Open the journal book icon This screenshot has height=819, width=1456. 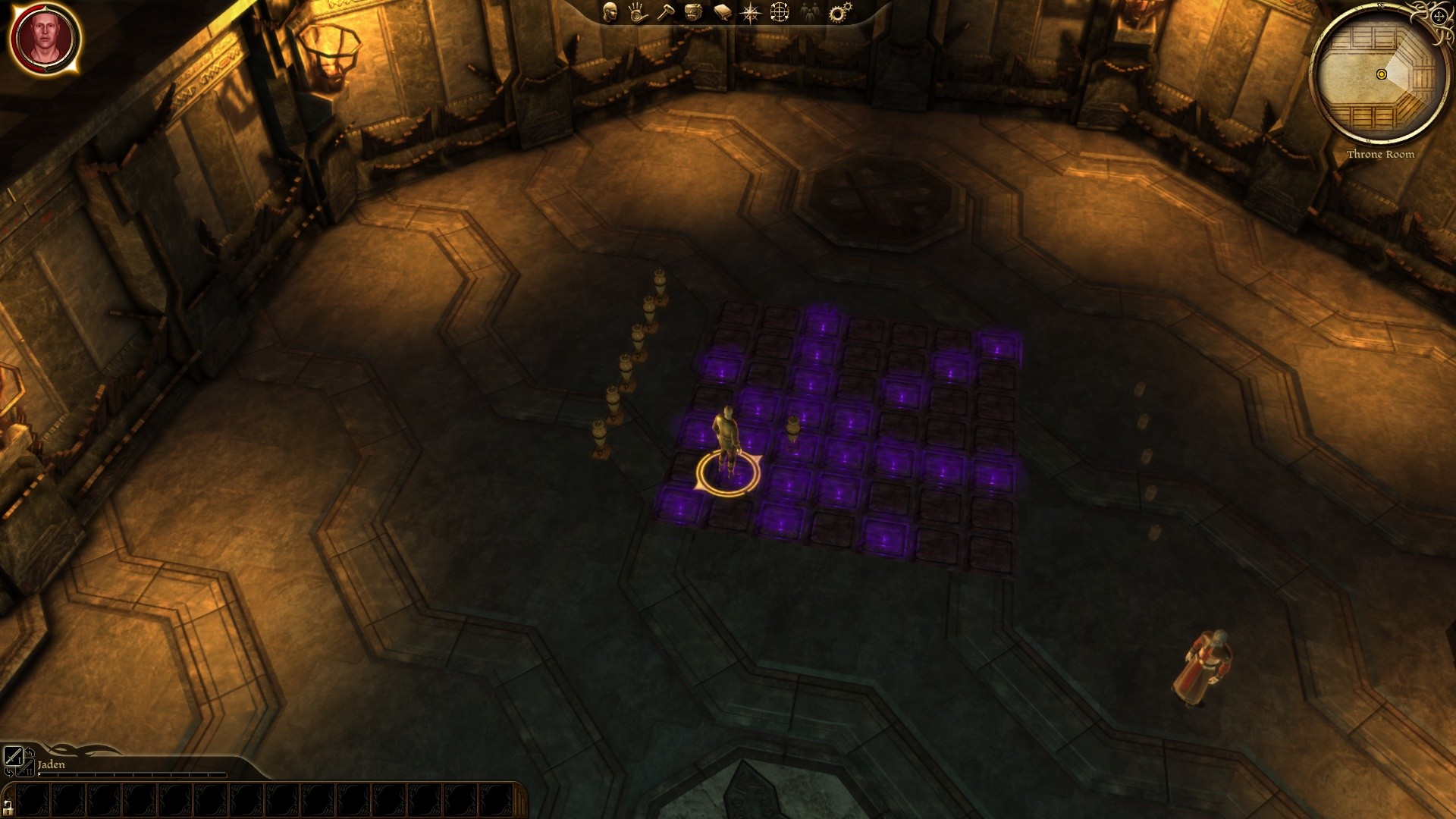(x=722, y=13)
